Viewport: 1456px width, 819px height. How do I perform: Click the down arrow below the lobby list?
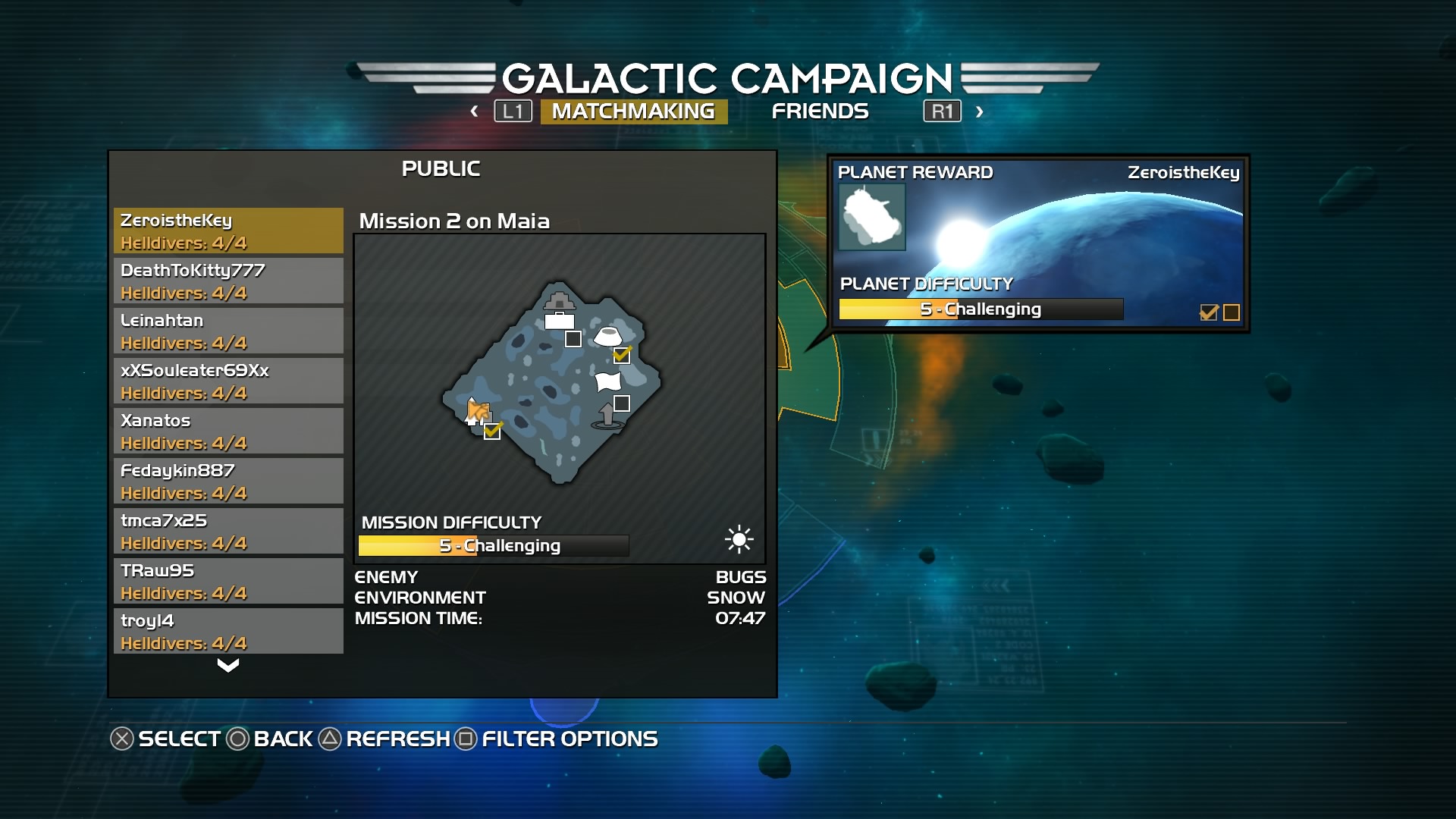(x=228, y=666)
